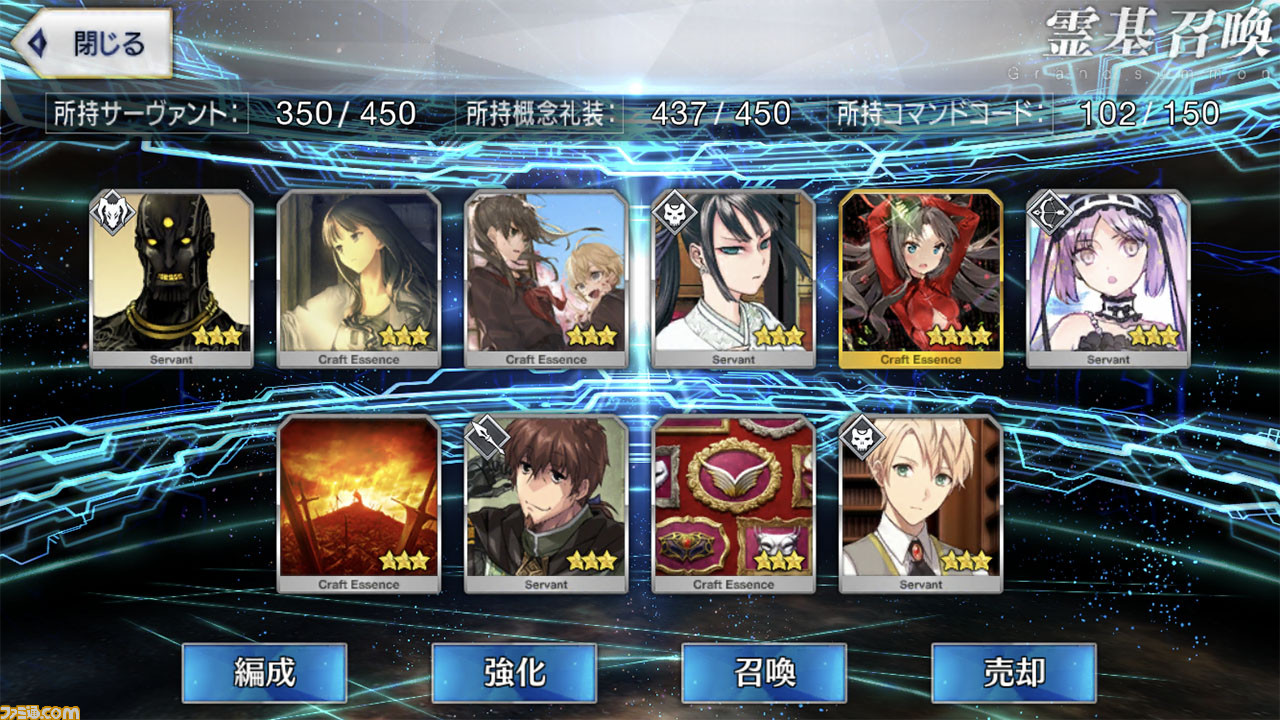This screenshot has height=720, width=1280.
Task: Open the 売却 sell screen
Action: tap(1014, 672)
